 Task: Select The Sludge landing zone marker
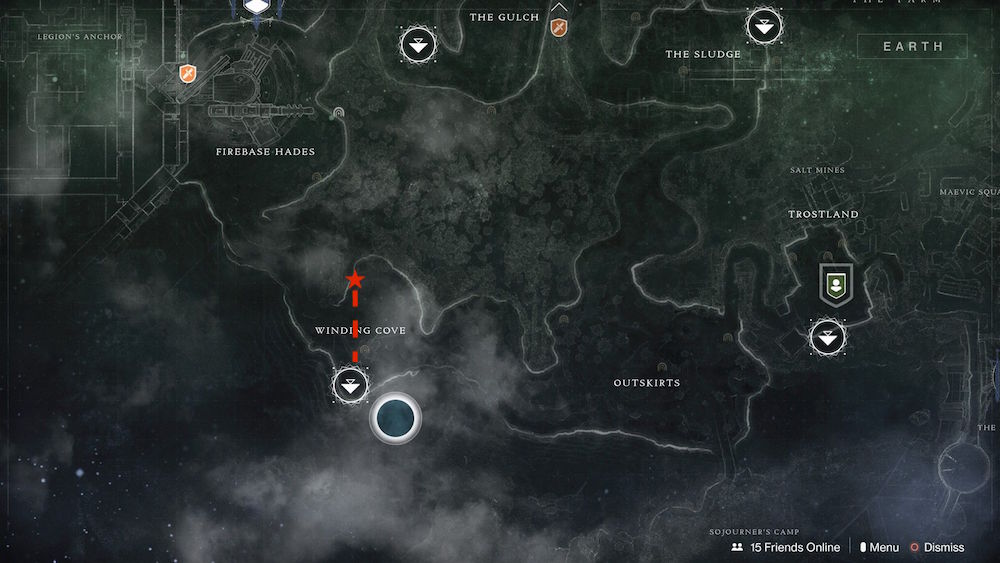click(x=765, y=26)
